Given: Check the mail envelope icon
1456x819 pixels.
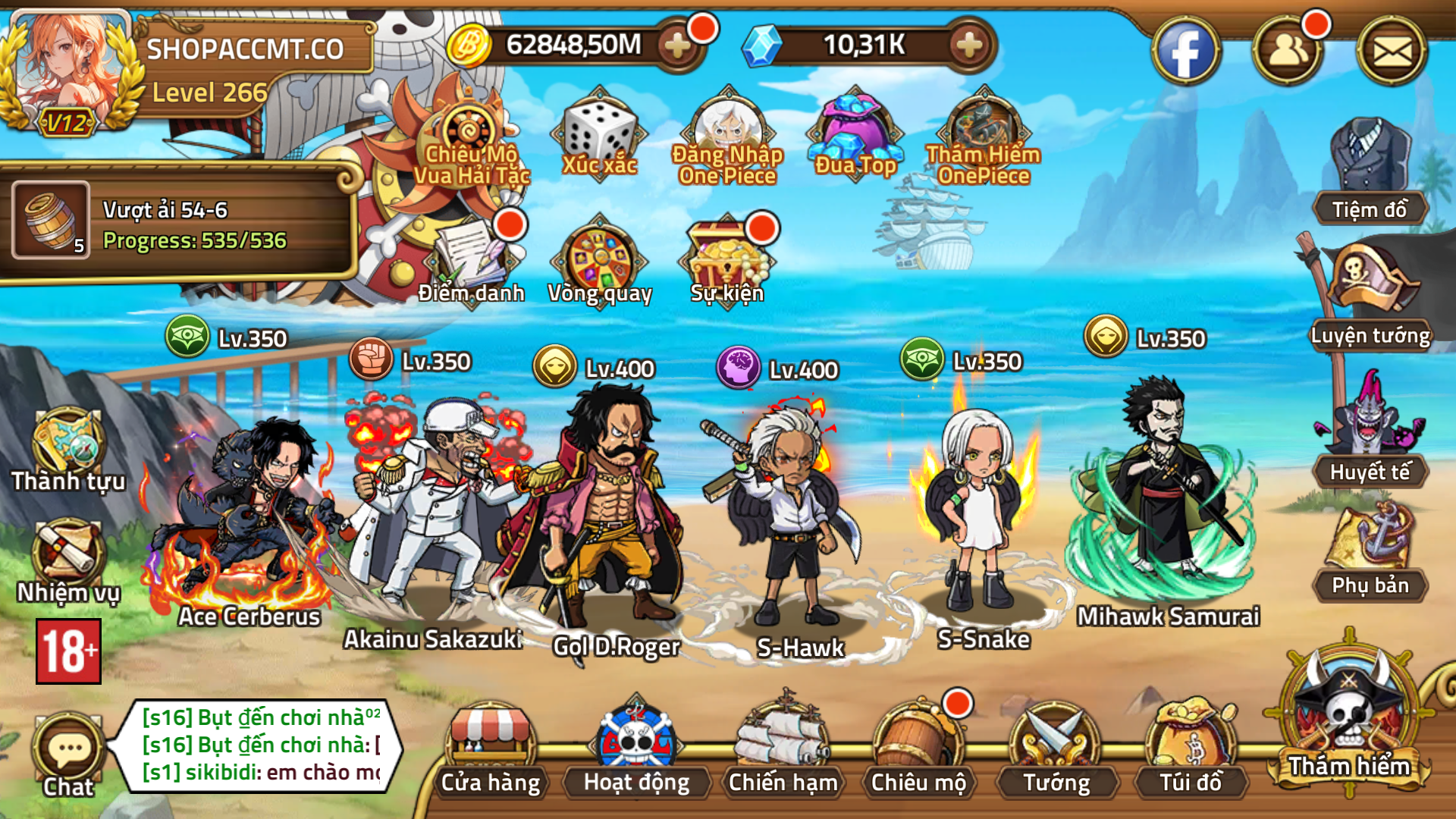Looking at the screenshot, I should [x=1392, y=52].
